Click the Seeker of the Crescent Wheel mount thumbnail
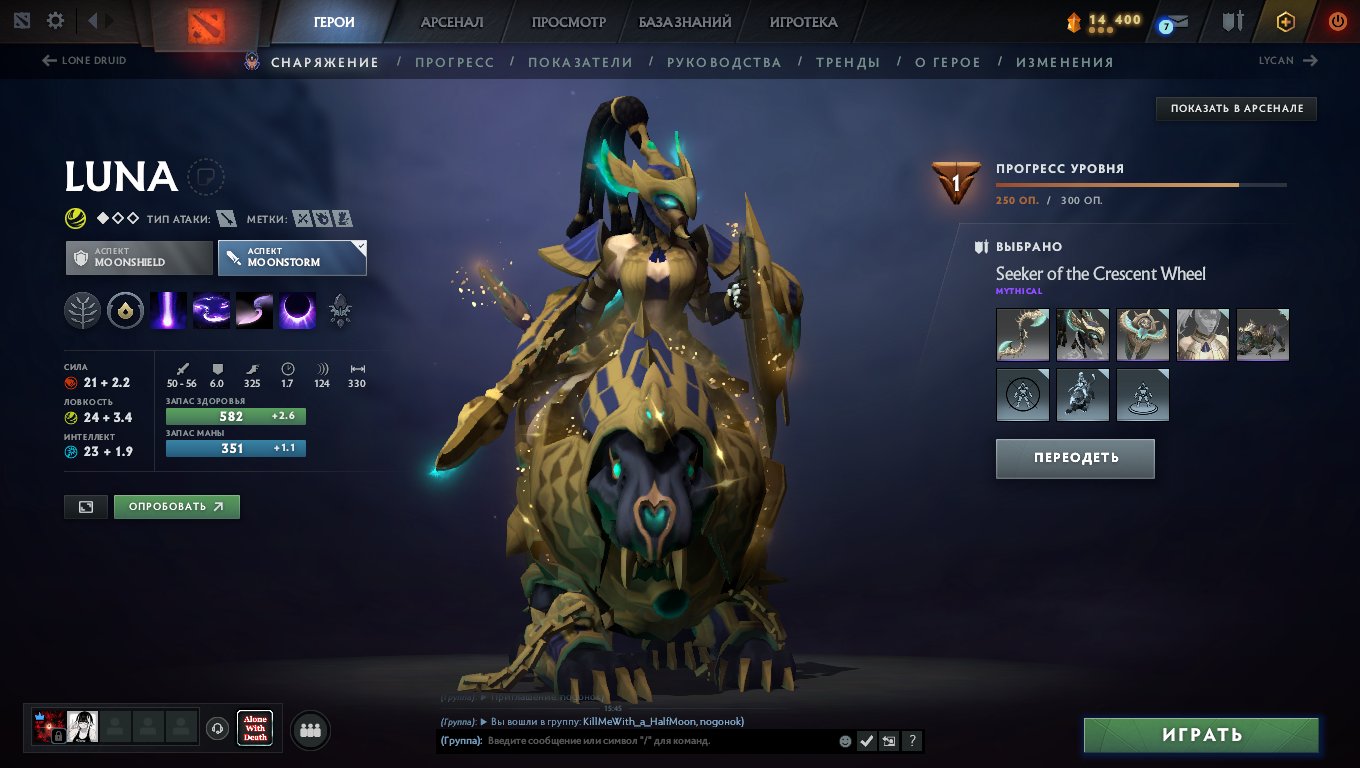Viewport: 1360px width, 768px height. click(1262, 334)
